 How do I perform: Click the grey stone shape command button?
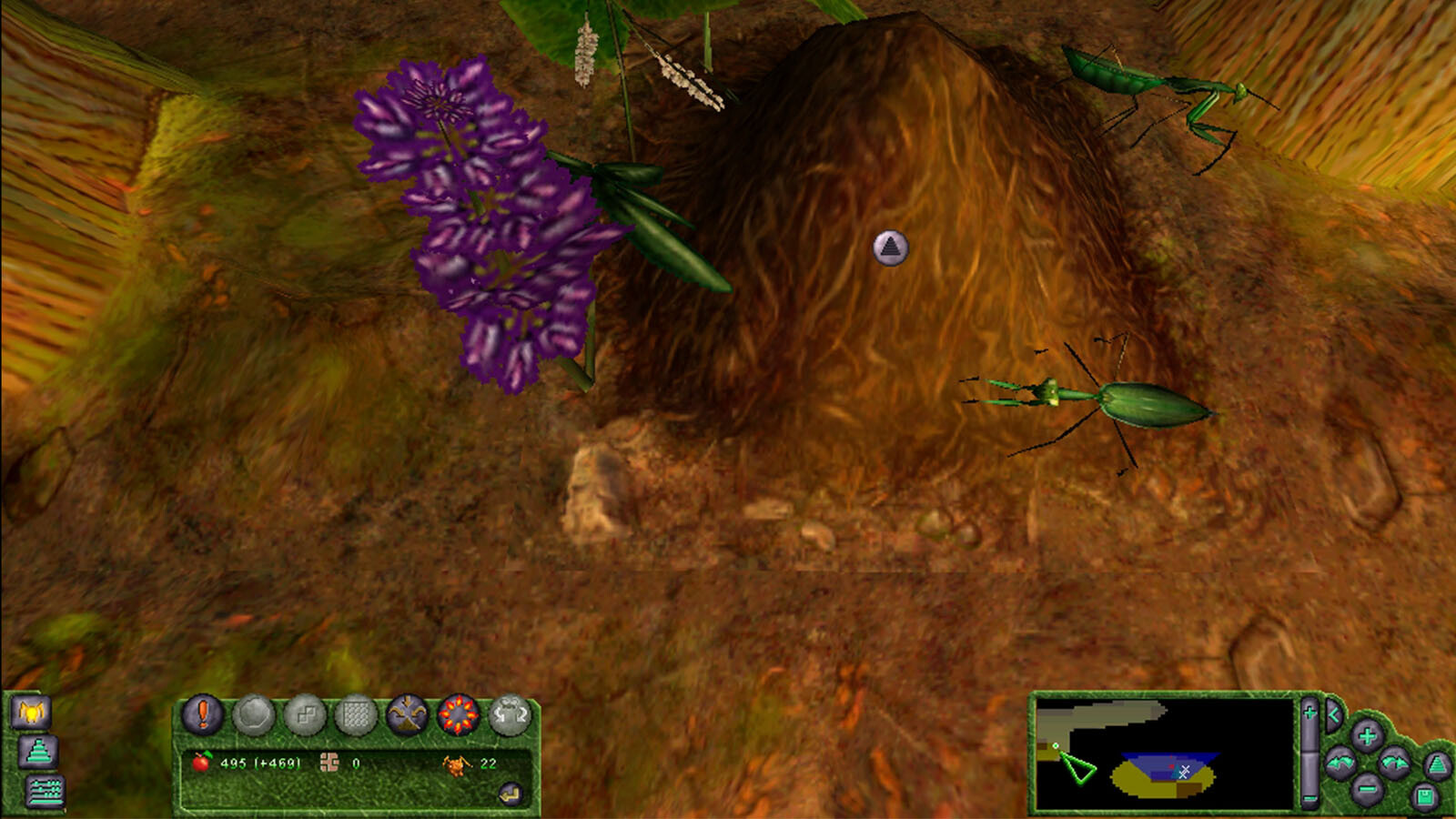(x=254, y=715)
